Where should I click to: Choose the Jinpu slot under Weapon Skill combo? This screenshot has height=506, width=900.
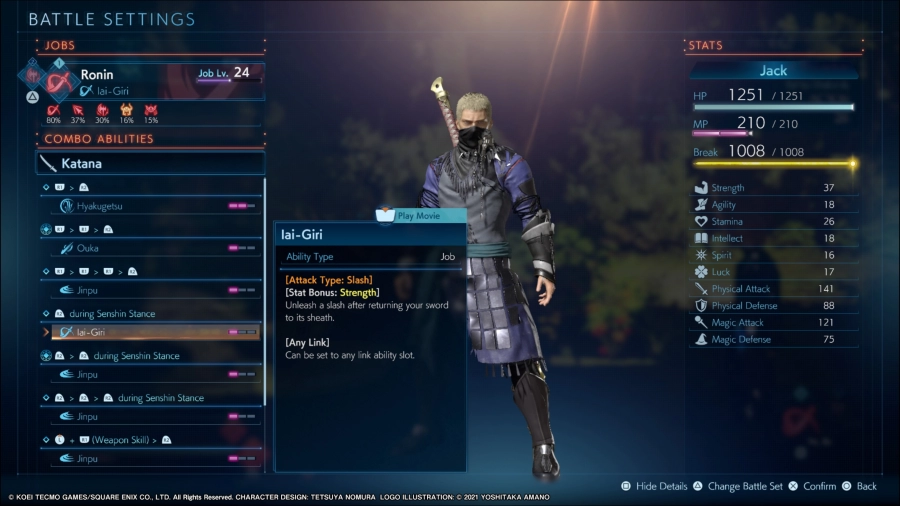pyautogui.click(x=151, y=458)
